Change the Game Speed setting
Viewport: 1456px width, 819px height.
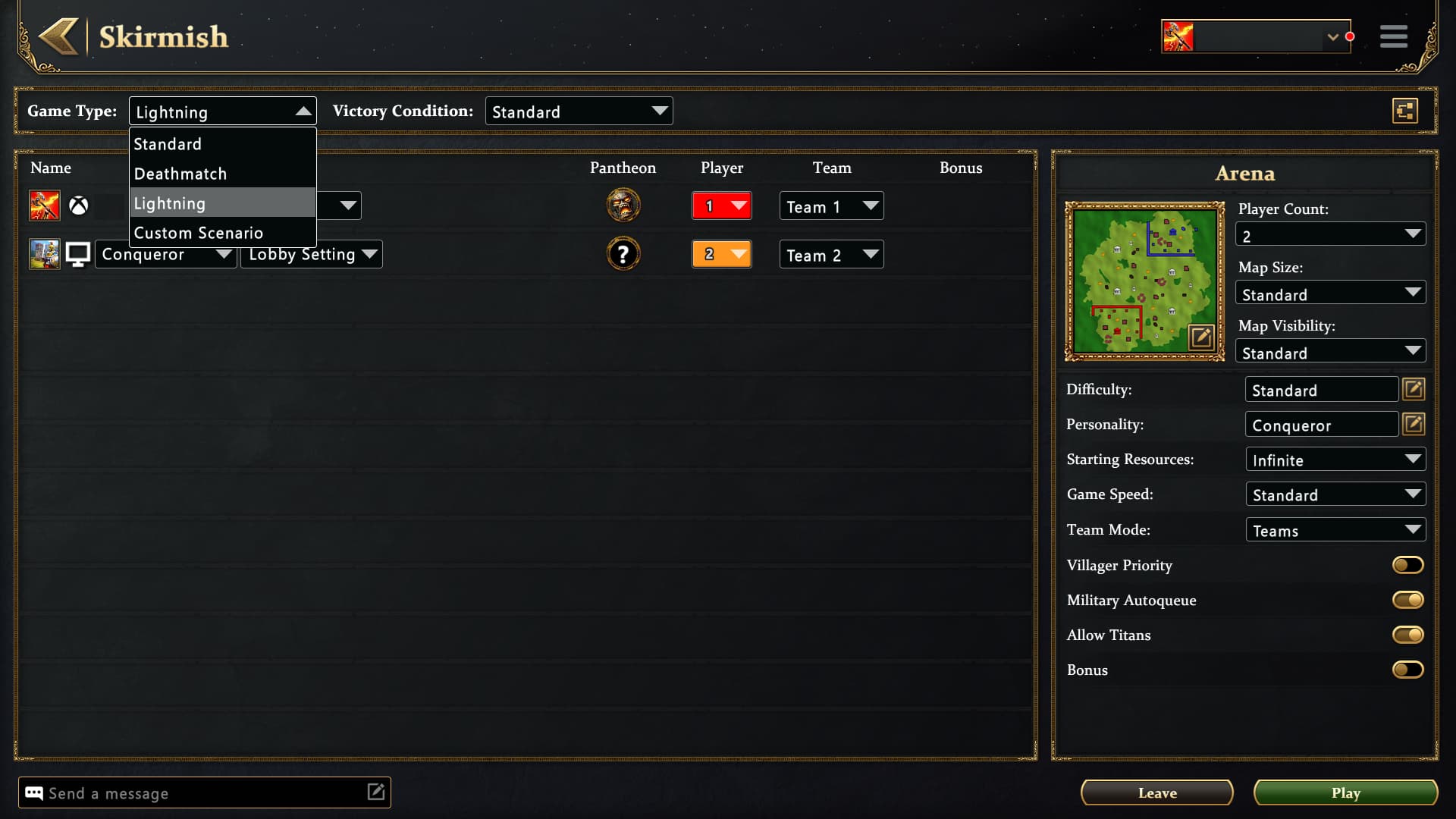click(x=1335, y=494)
